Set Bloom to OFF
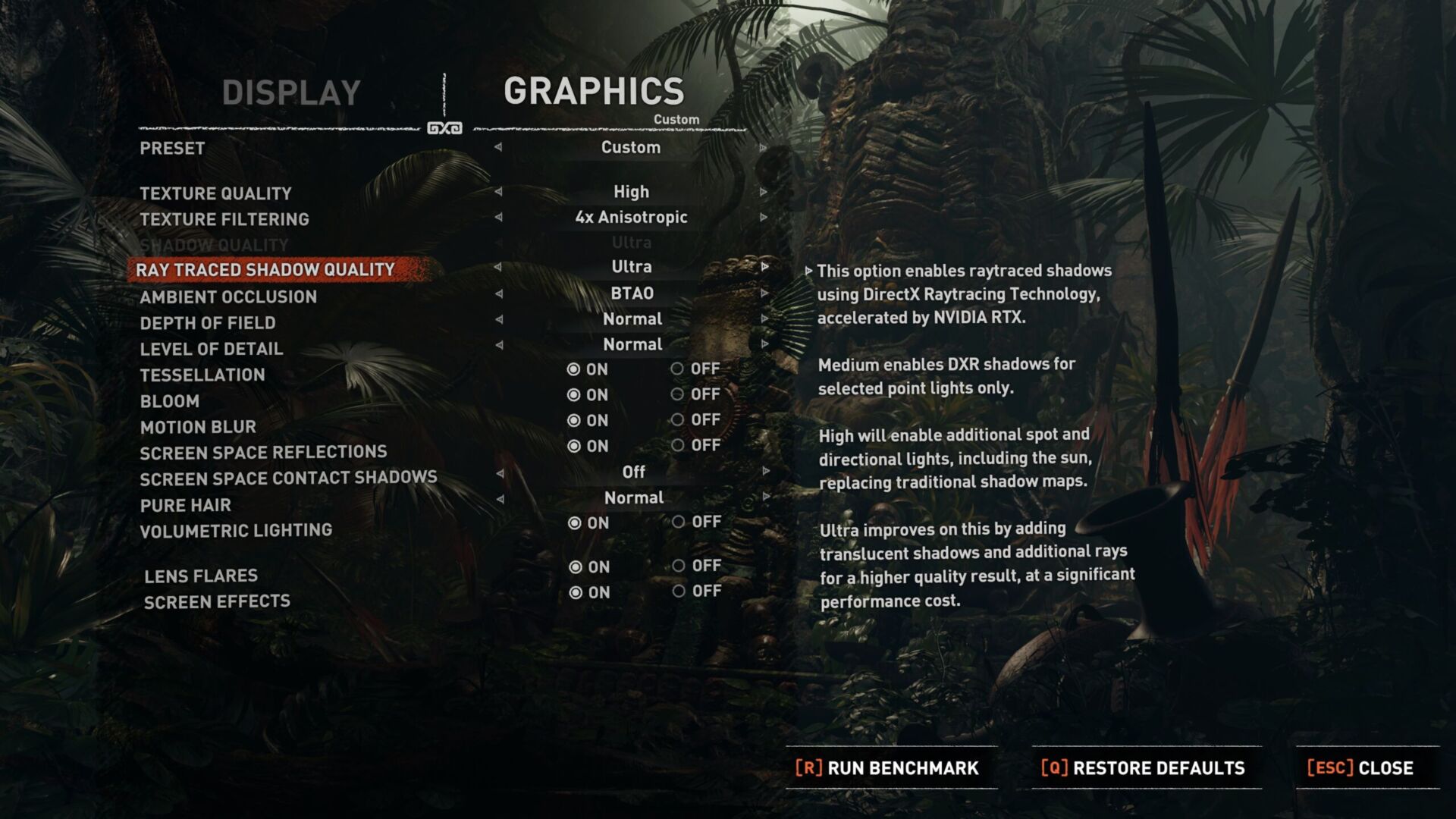Screen dimensions: 1456x819 click(x=677, y=394)
